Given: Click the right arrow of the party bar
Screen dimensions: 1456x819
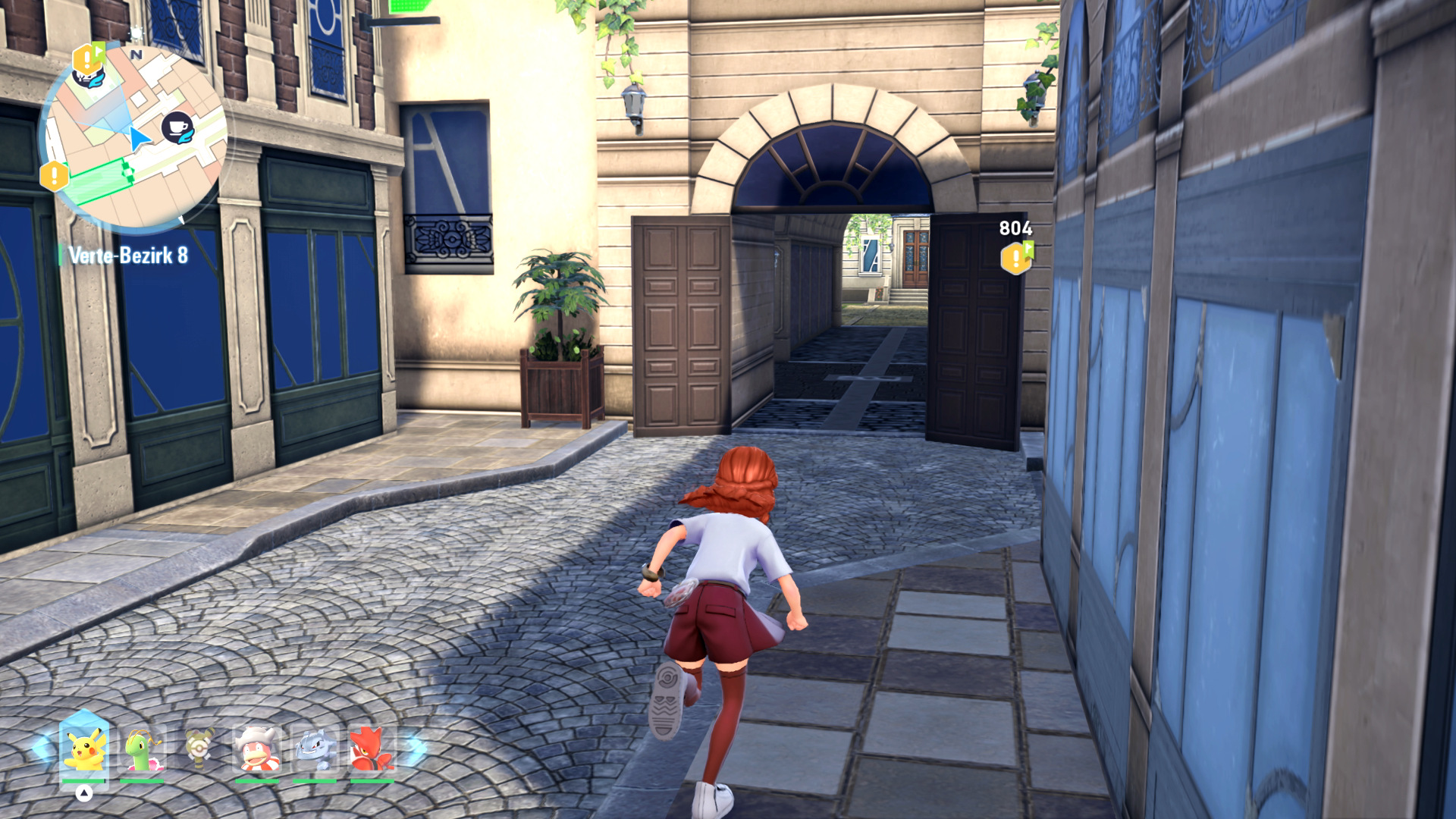Looking at the screenshot, I should point(415,748).
